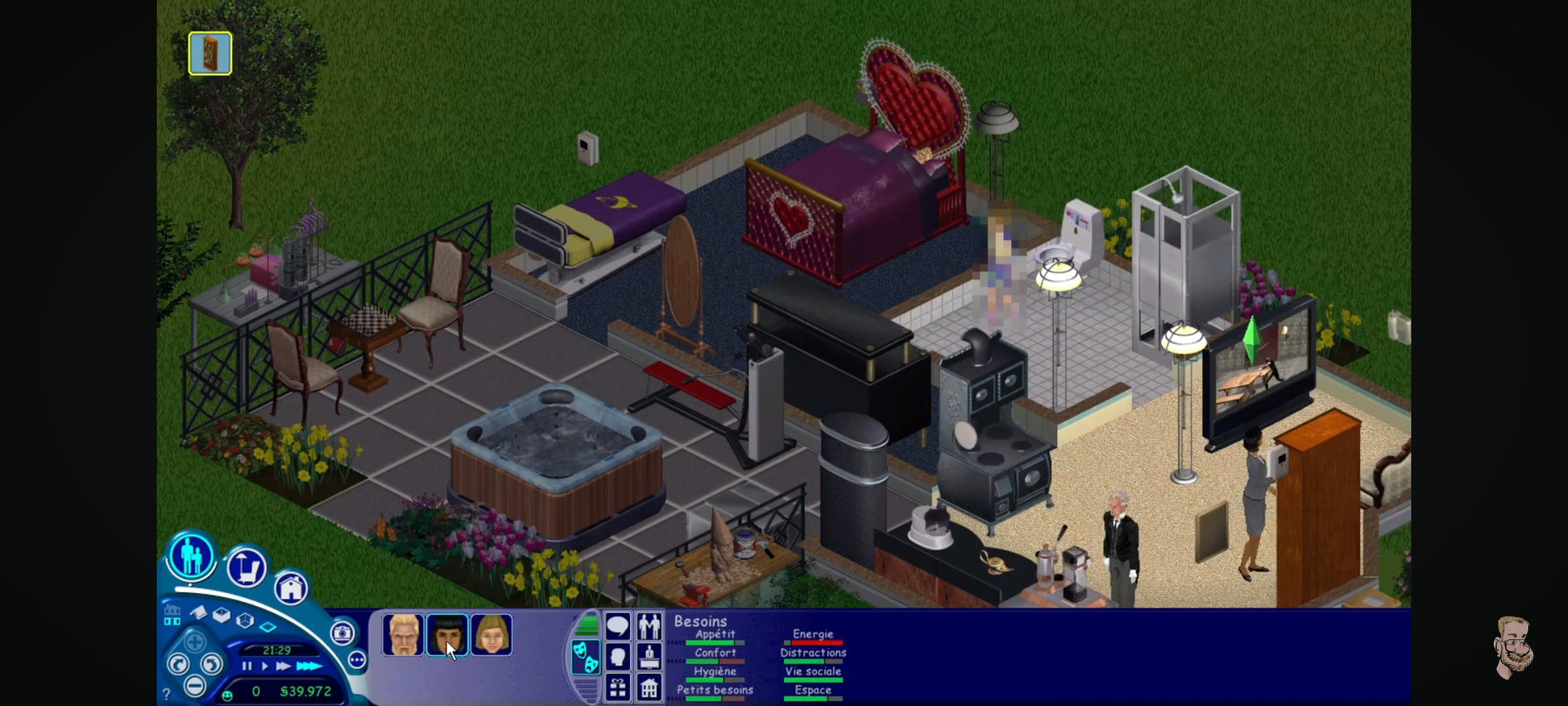Rotate the view counter-clockwise with the left arrow
This screenshot has height=706, width=1568.
pos(177,664)
